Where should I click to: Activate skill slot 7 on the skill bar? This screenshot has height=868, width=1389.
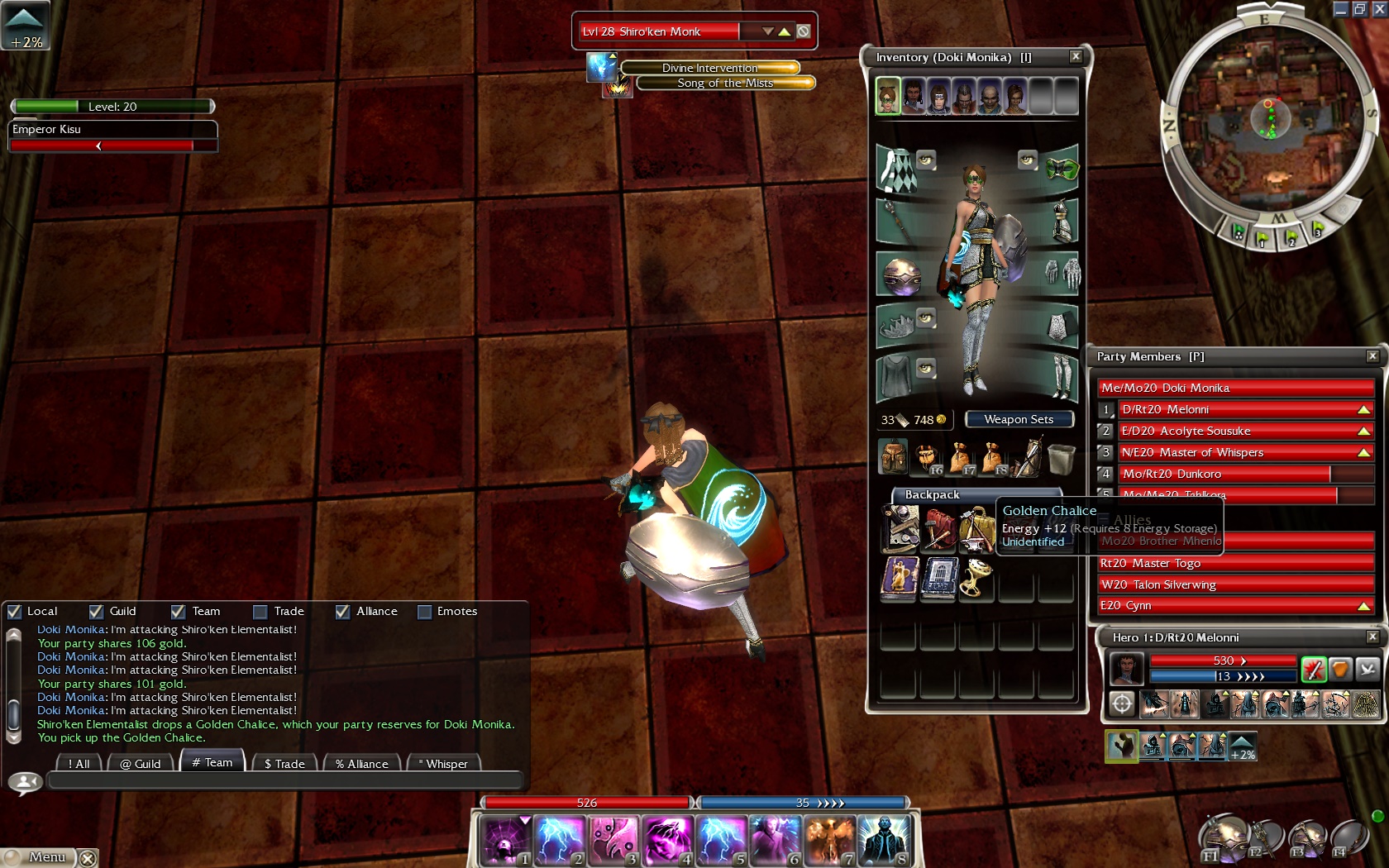click(829, 841)
